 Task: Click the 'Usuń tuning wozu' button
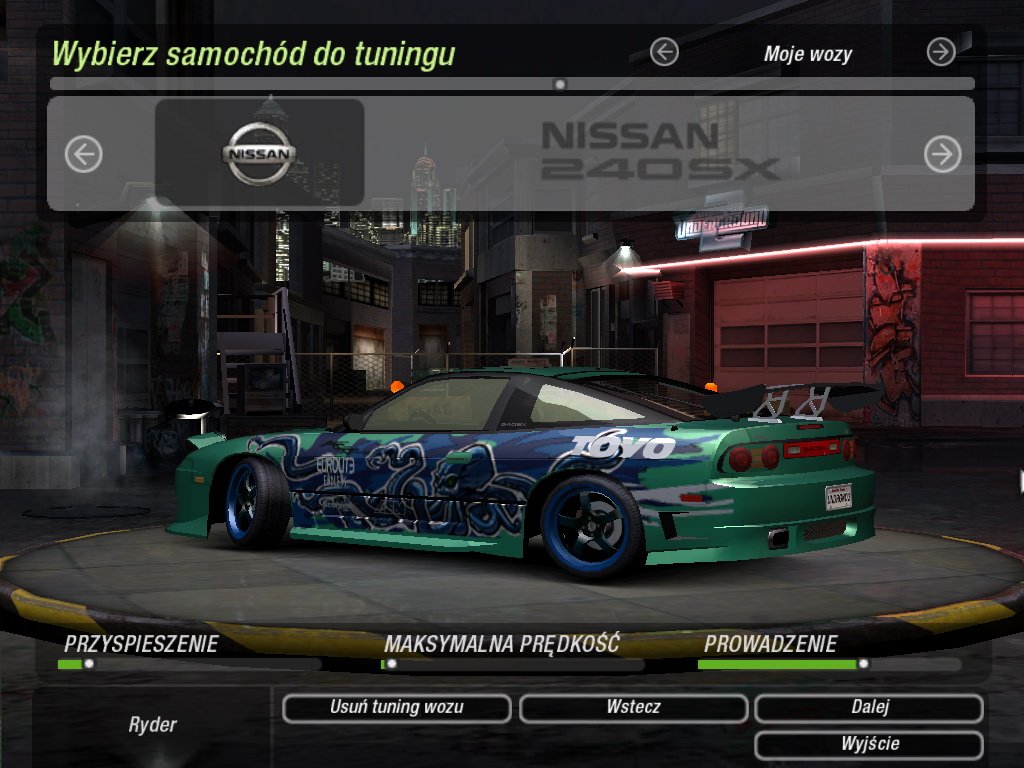point(396,708)
